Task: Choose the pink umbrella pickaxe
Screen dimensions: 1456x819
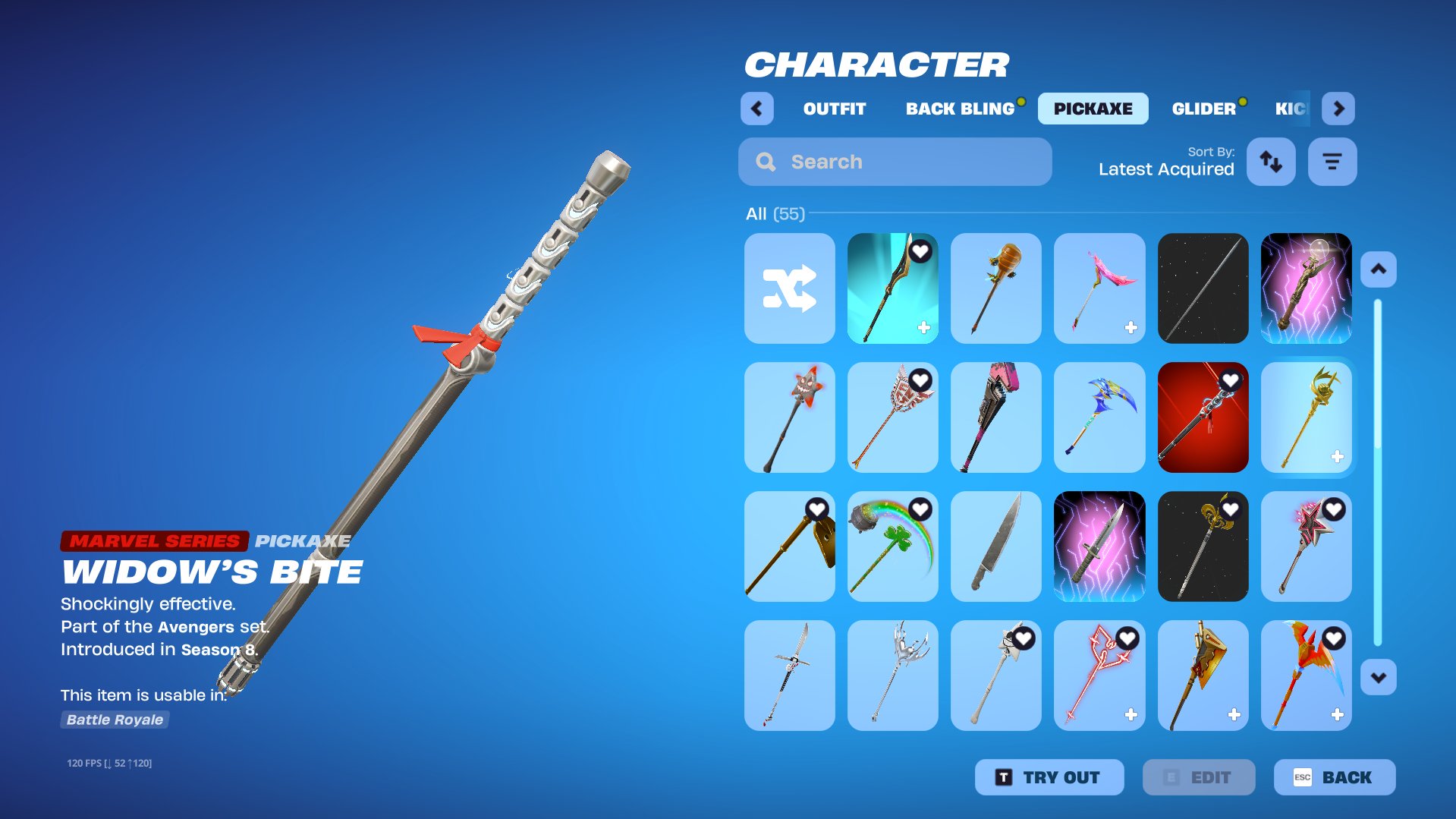Action: click(x=1099, y=288)
